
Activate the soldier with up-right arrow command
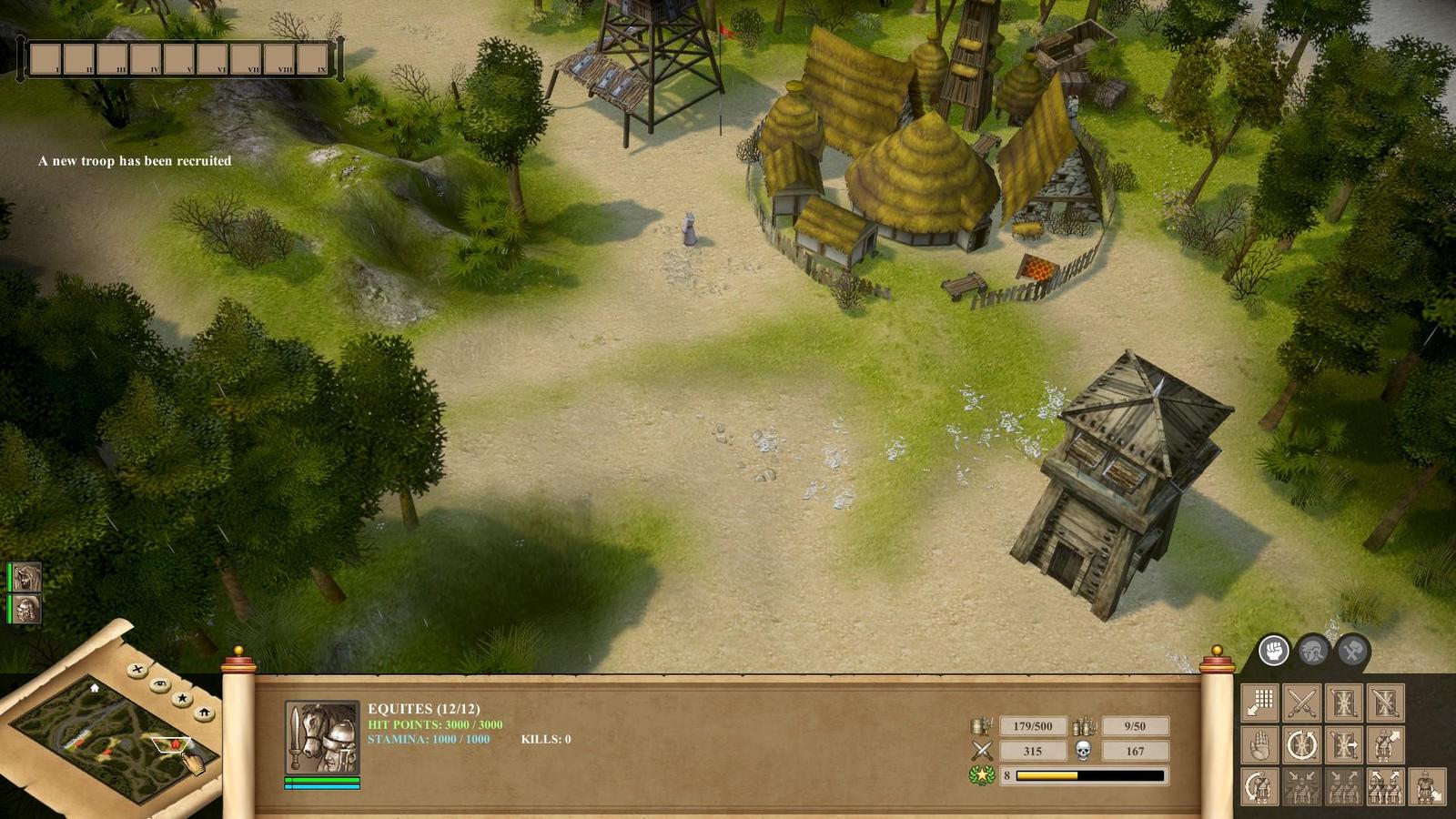pos(1385,745)
